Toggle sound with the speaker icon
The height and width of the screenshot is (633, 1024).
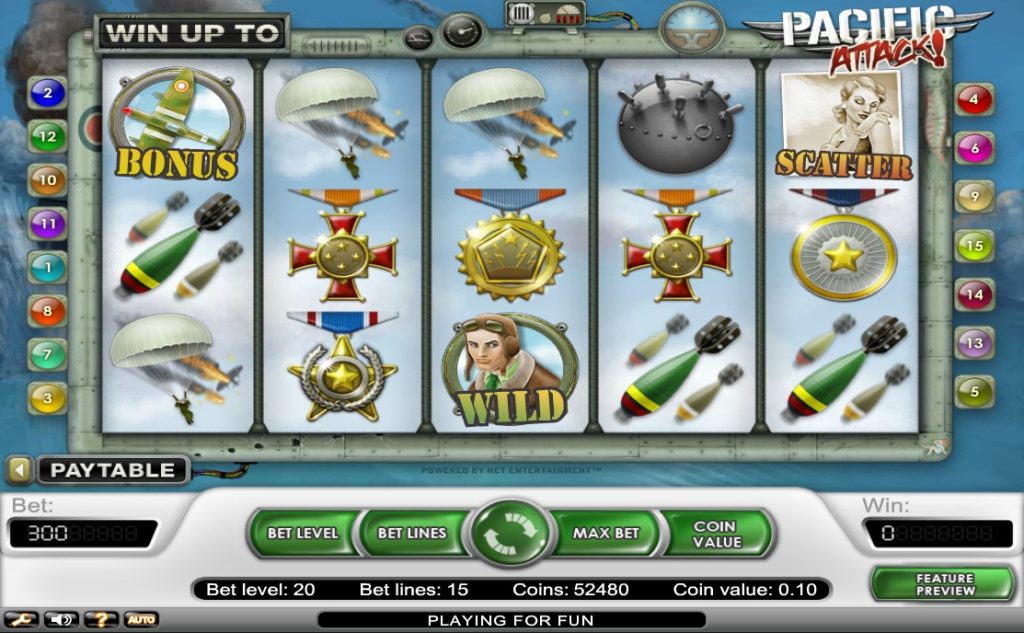pyautogui.click(x=61, y=620)
